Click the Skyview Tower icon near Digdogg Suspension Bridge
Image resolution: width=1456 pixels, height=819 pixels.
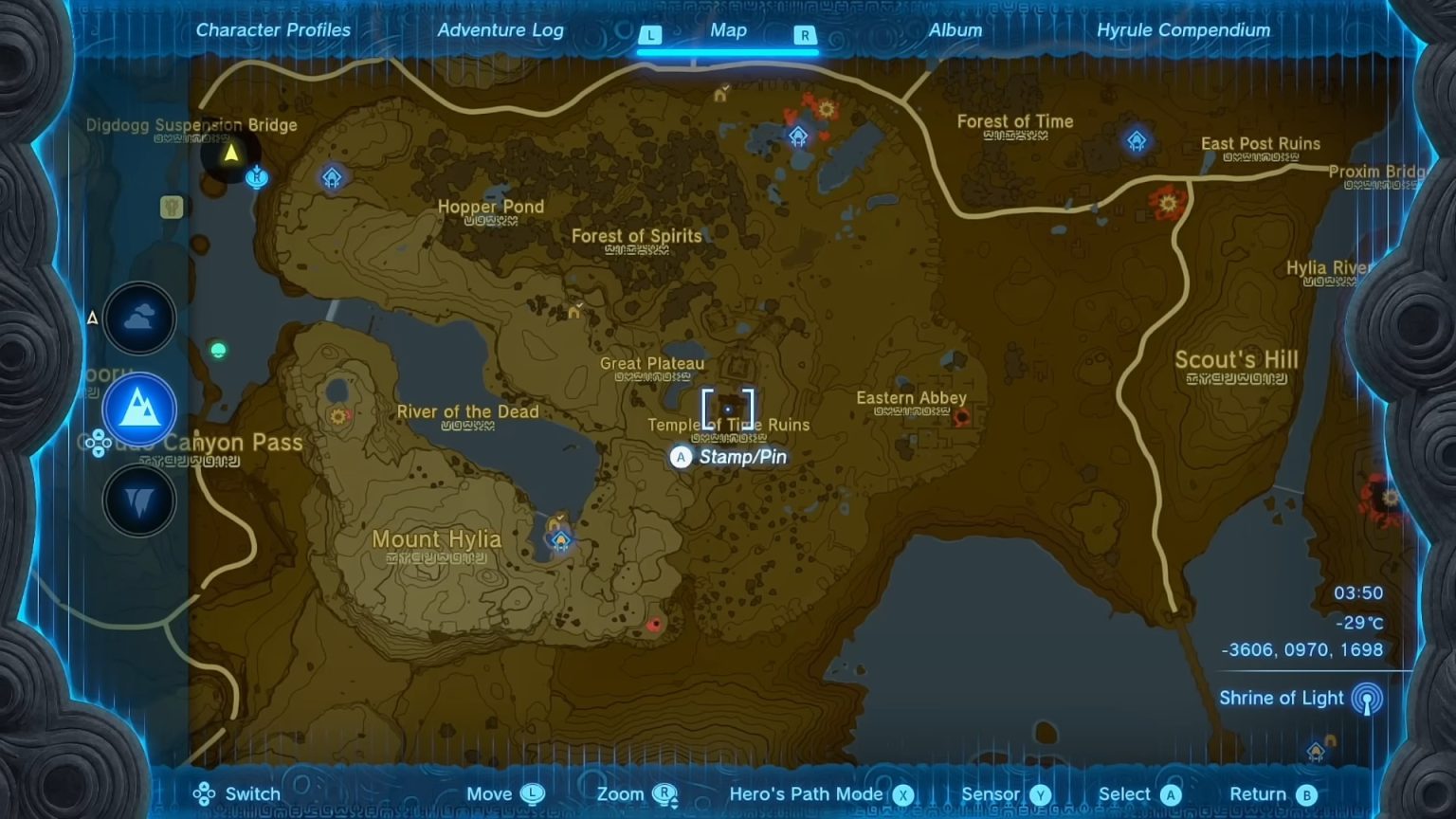tap(257, 176)
